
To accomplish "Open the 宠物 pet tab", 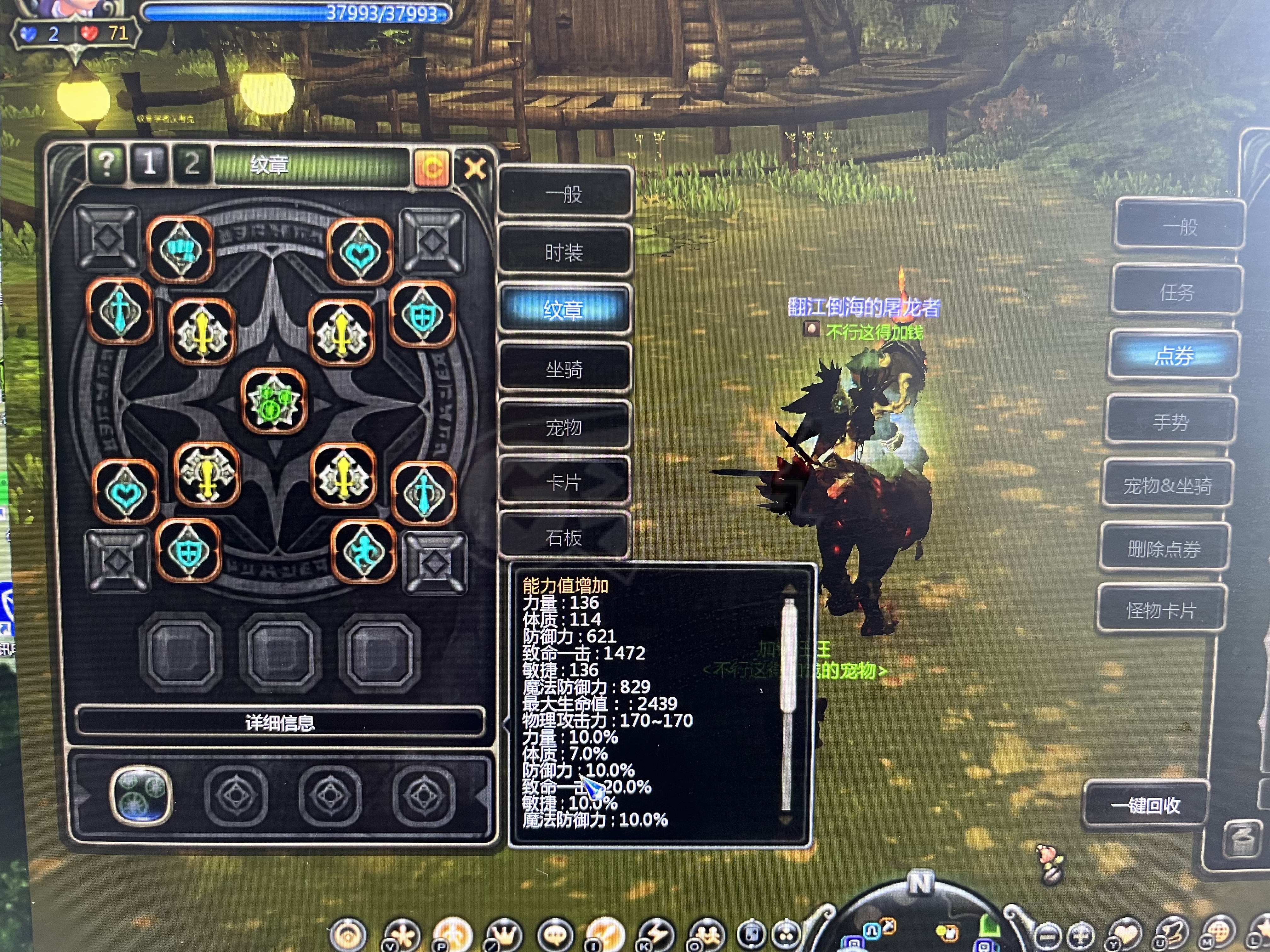I will [x=564, y=427].
